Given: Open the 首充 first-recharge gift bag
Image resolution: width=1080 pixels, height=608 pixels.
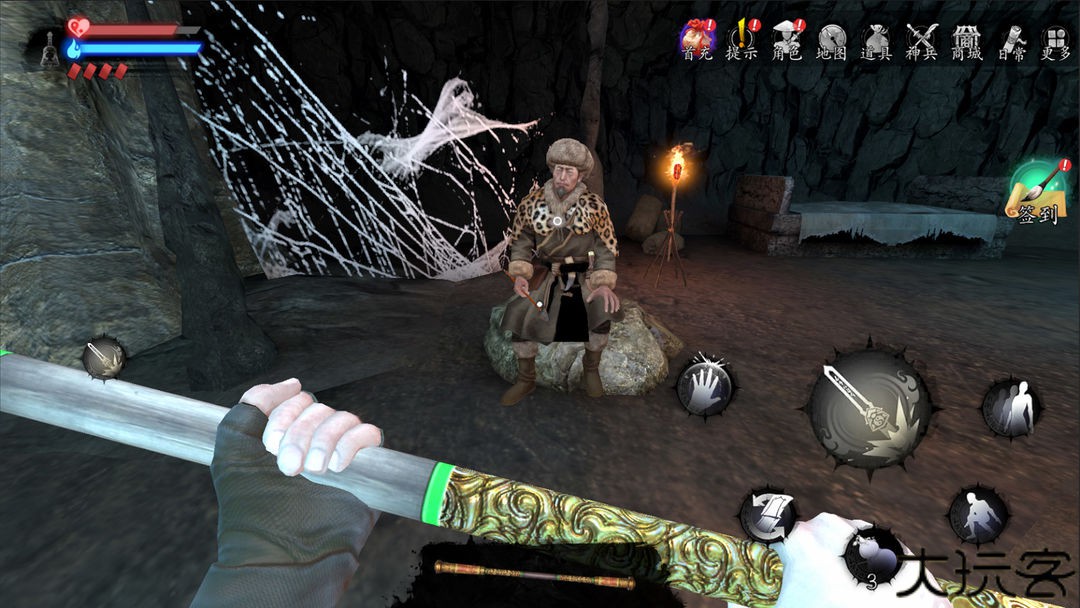Looking at the screenshot, I should [x=698, y=40].
